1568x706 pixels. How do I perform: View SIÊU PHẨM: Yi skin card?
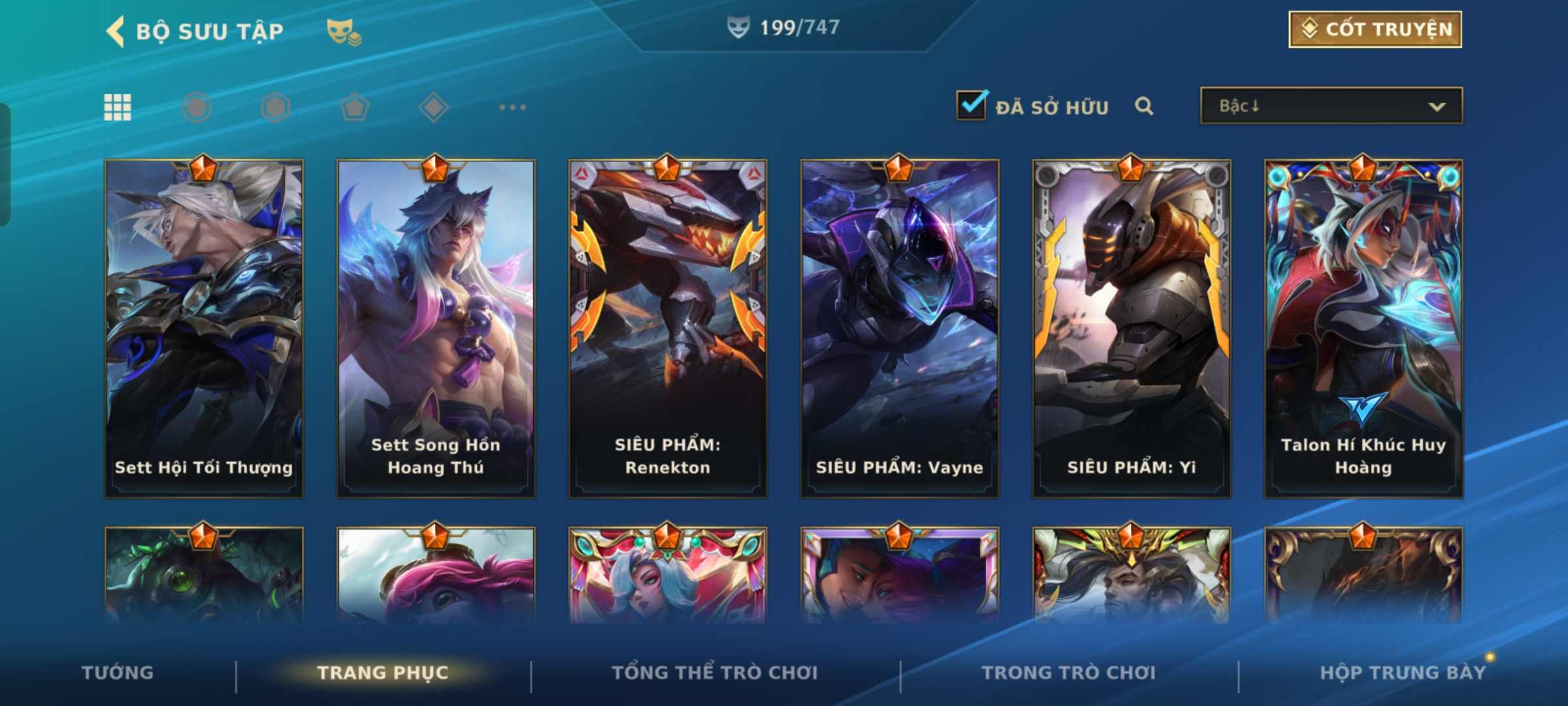tap(1132, 328)
